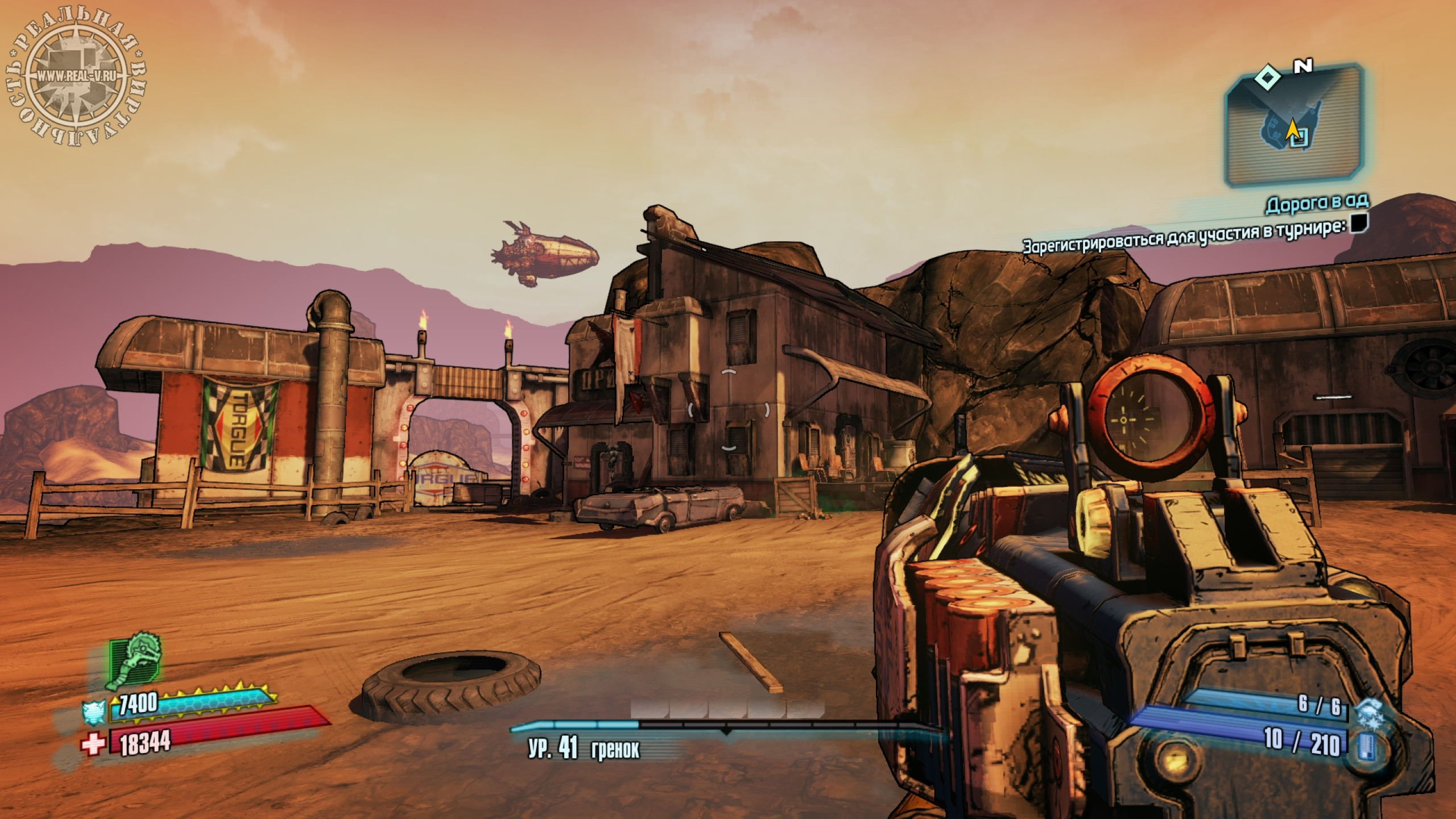Click the shield icon next to 7400
The image size is (1456, 819).
tap(93, 710)
